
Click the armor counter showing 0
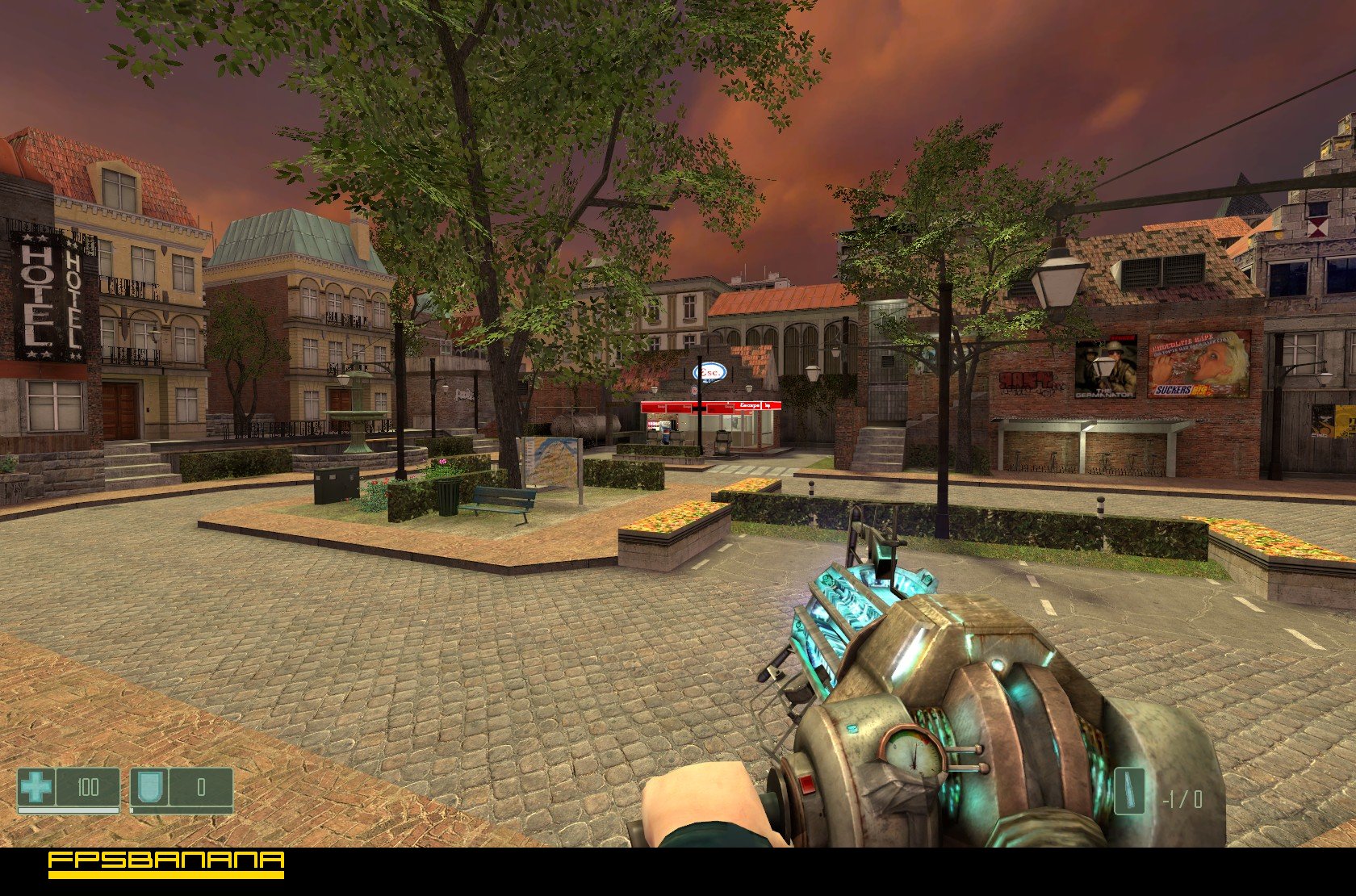coord(202,788)
